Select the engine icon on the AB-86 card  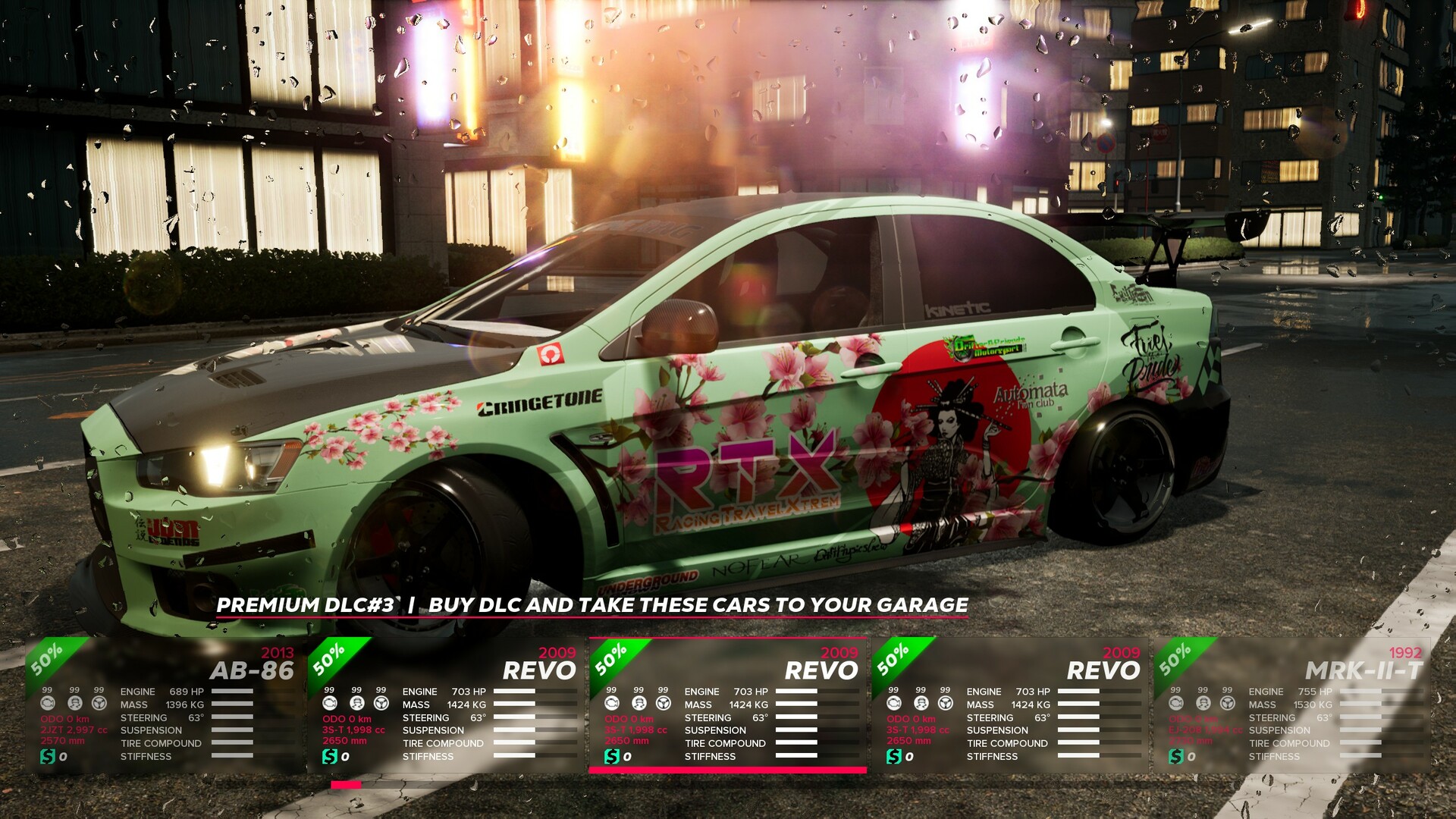click(48, 704)
